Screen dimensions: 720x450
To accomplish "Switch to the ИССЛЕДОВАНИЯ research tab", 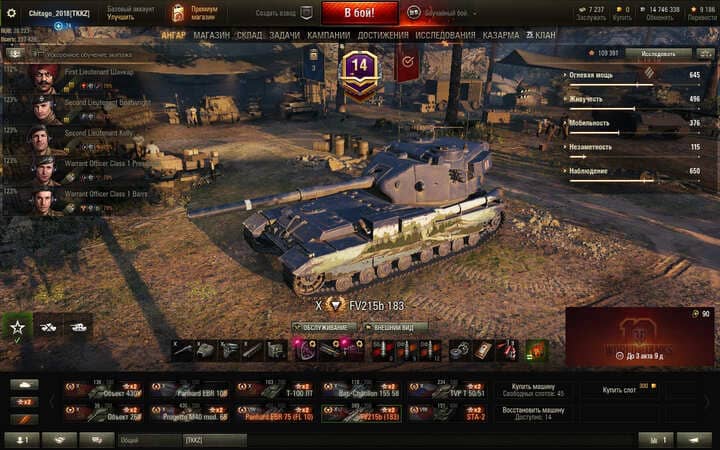I will click(x=445, y=35).
